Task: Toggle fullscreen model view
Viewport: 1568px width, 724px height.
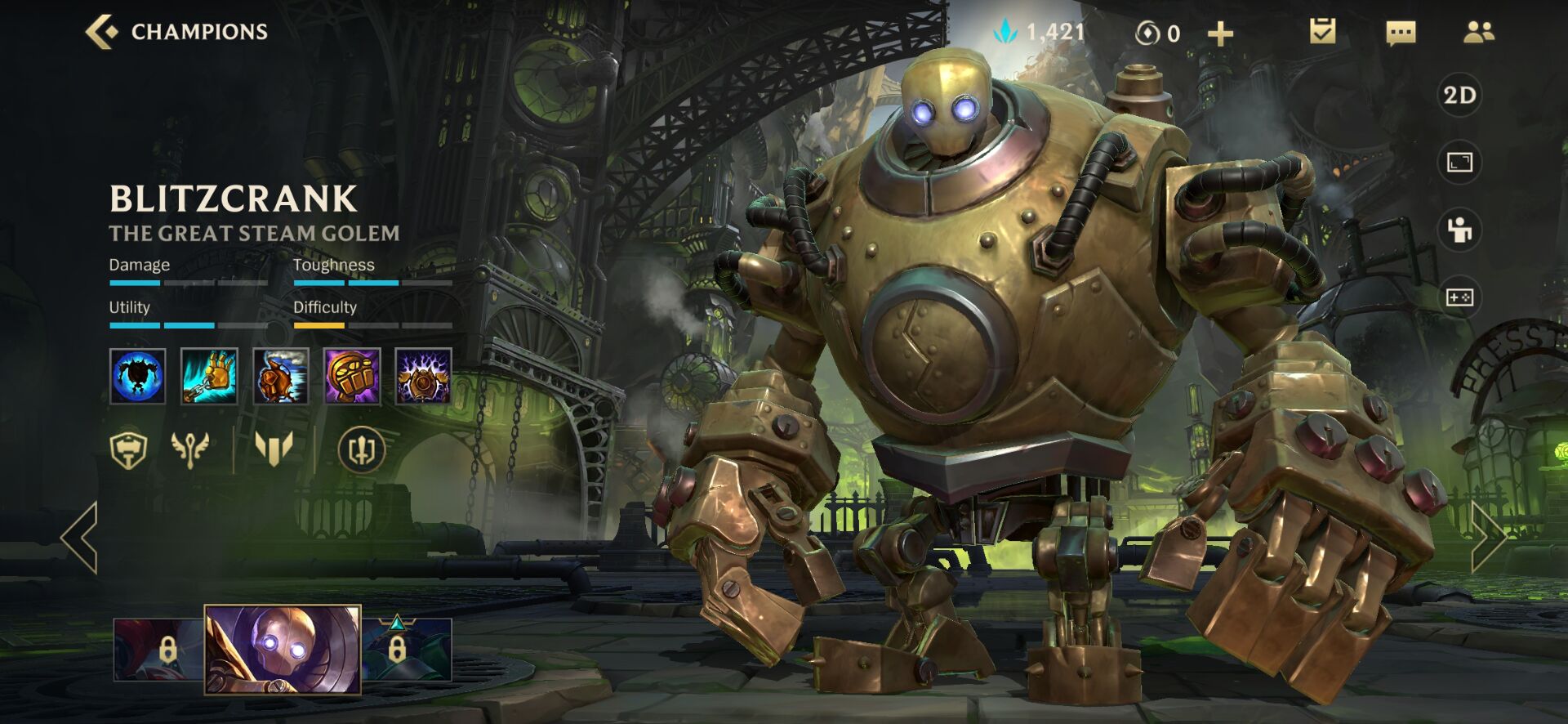Action: pyautogui.click(x=1459, y=163)
